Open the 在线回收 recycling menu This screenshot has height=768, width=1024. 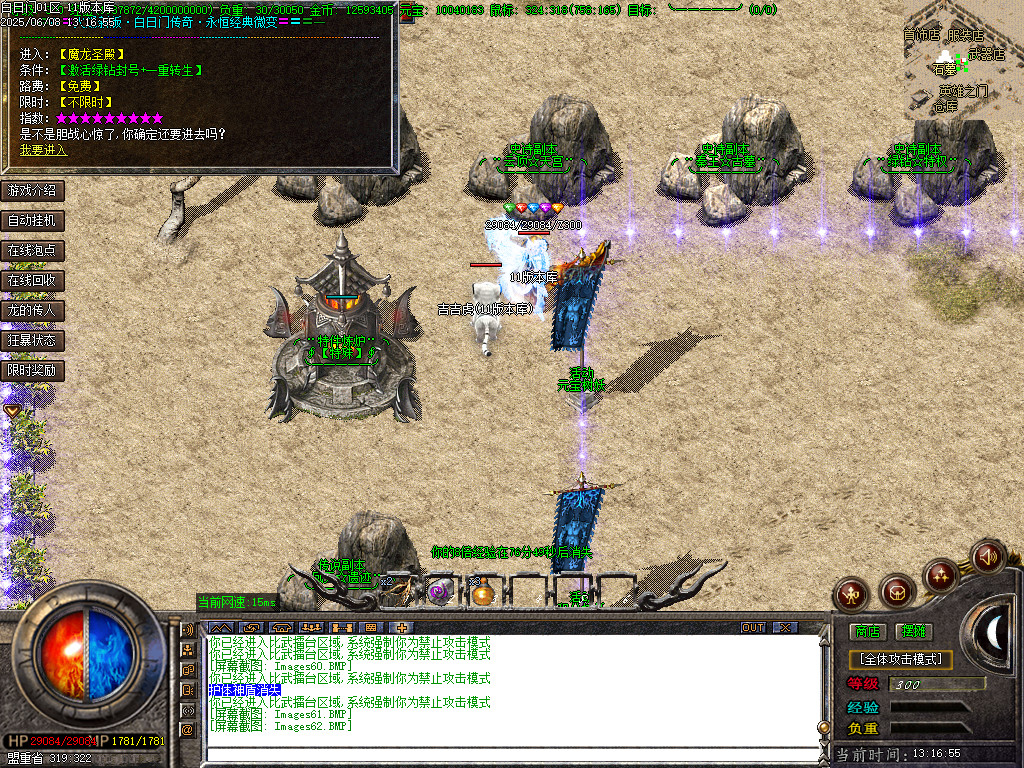point(33,280)
